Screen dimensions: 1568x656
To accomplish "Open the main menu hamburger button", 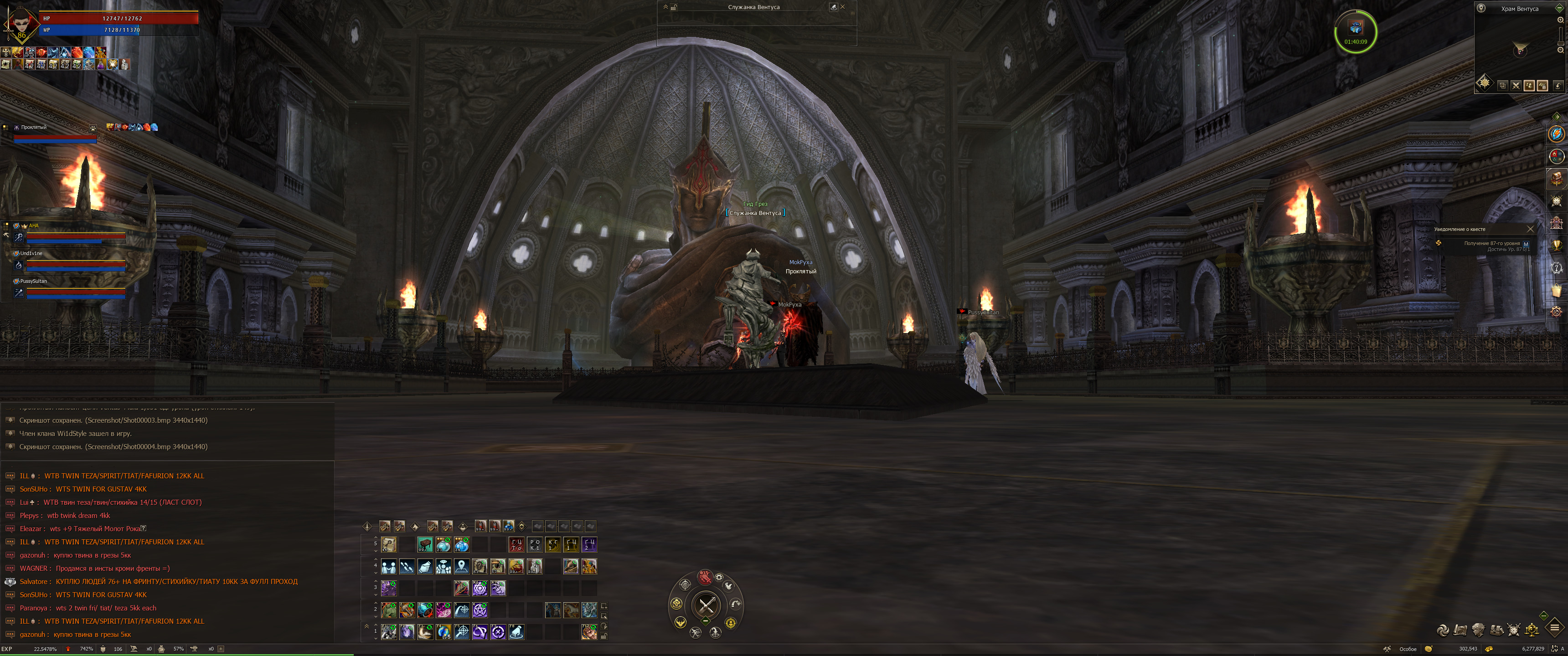I will coord(1554,627).
